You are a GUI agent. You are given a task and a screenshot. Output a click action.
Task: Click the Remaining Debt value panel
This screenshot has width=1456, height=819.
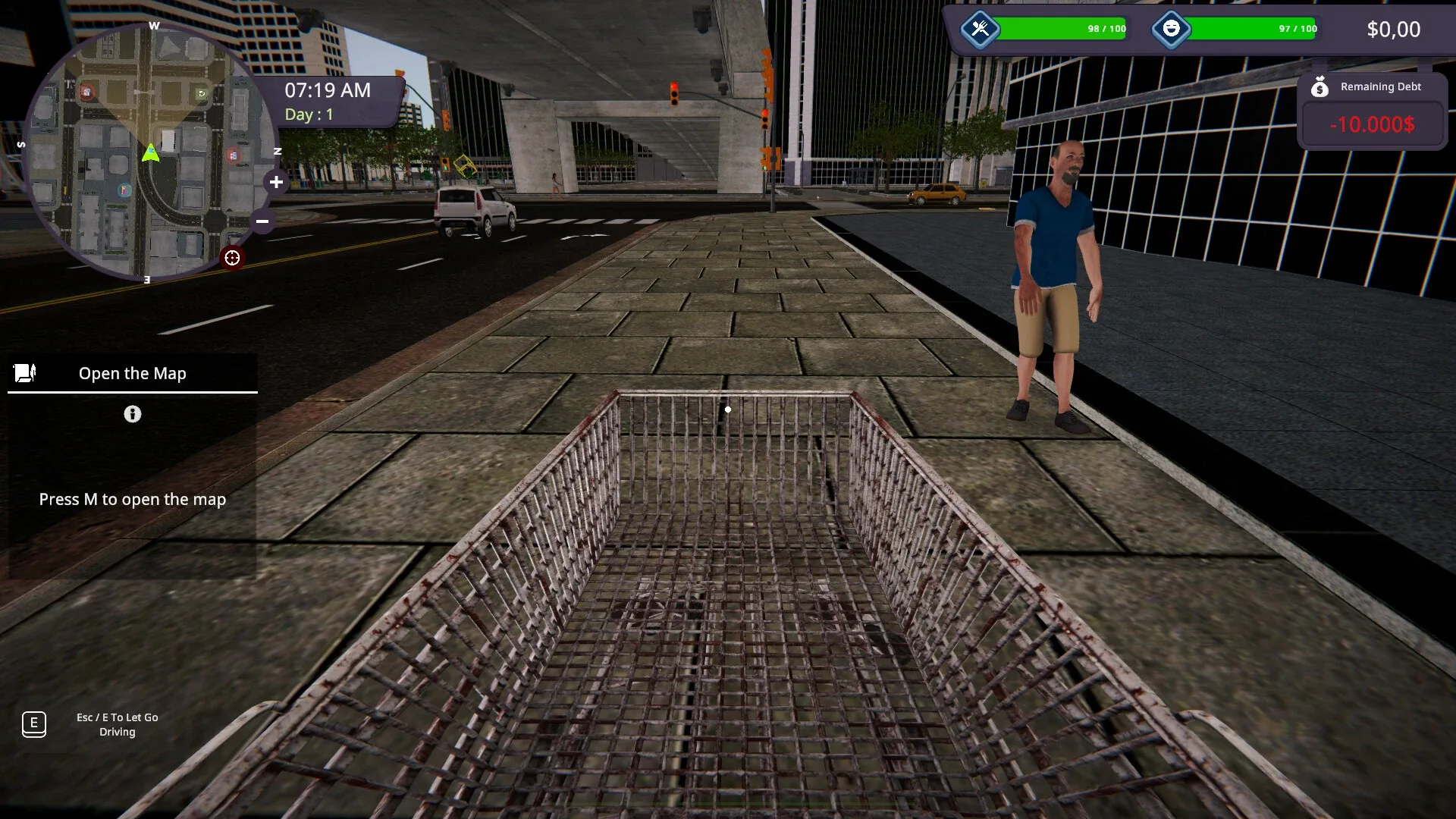coord(1371,125)
